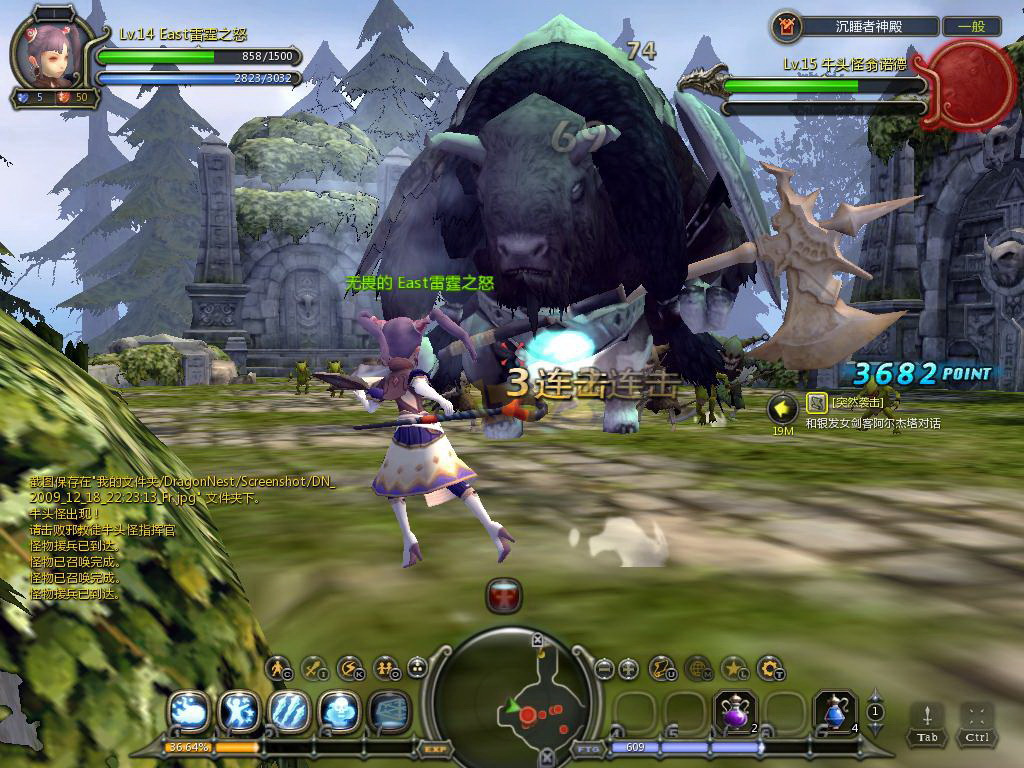Activate the ice wave skill slot

[x=188, y=712]
